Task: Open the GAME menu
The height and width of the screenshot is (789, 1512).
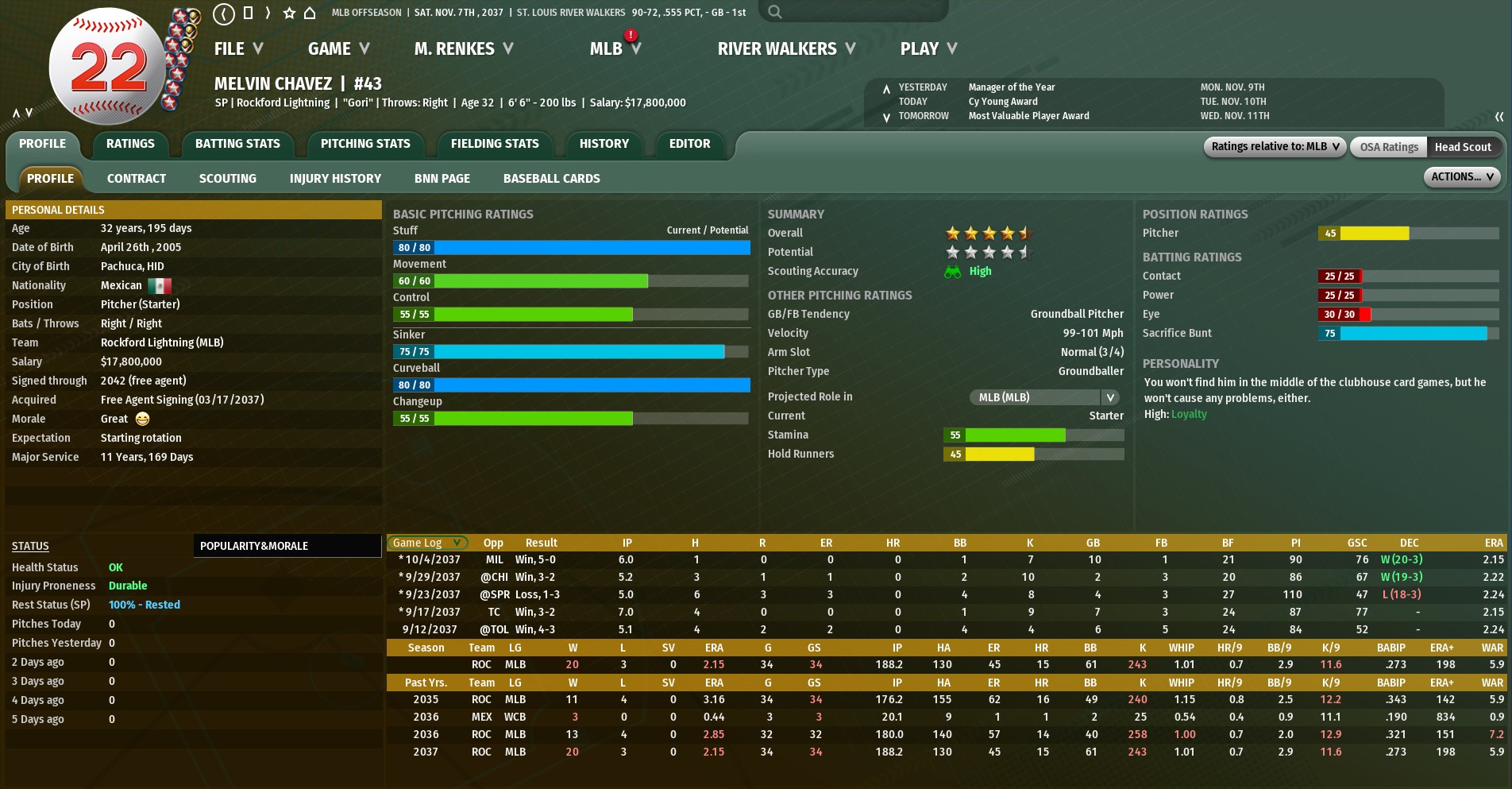Action: (338, 49)
